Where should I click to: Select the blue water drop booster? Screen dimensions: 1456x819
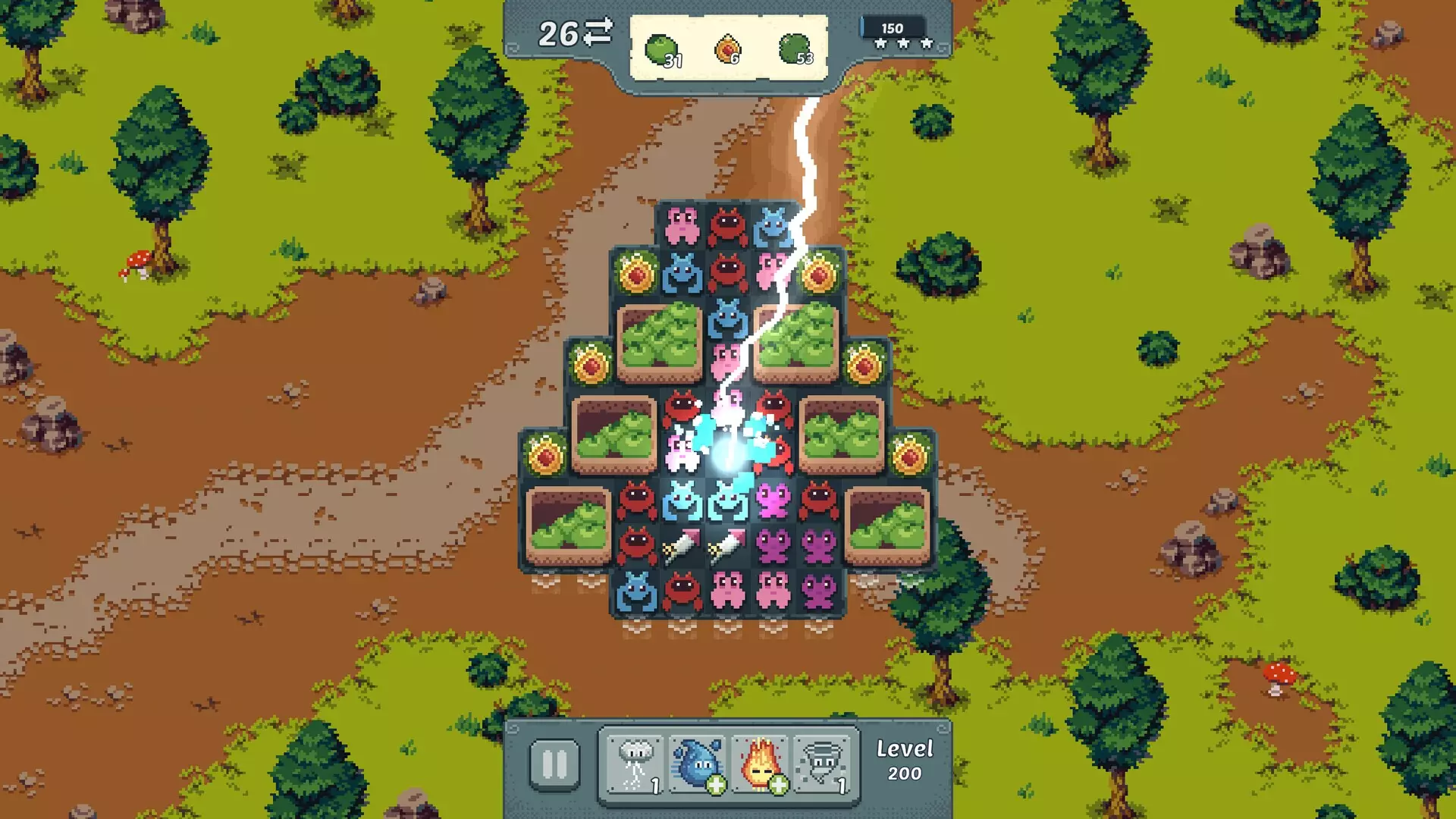(x=698, y=764)
